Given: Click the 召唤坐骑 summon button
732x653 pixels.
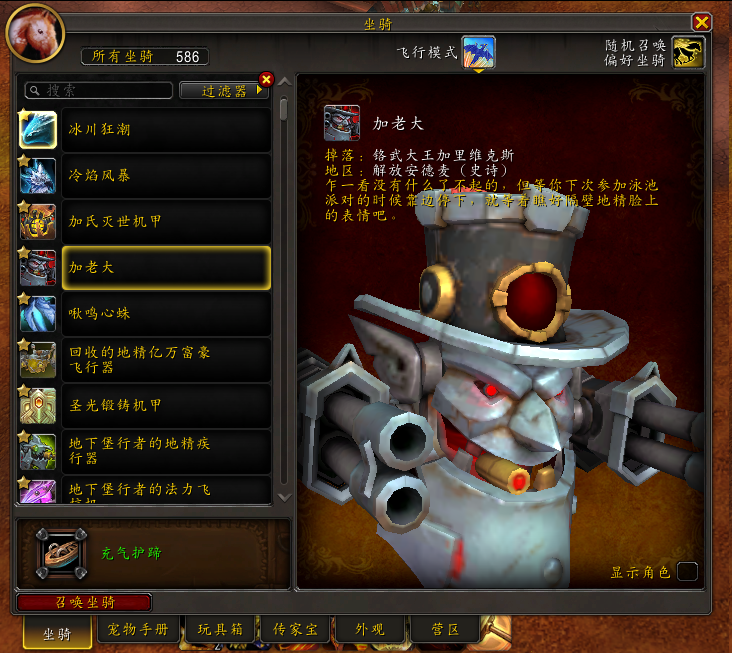Looking at the screenshot, I should (x=84, y=602).
